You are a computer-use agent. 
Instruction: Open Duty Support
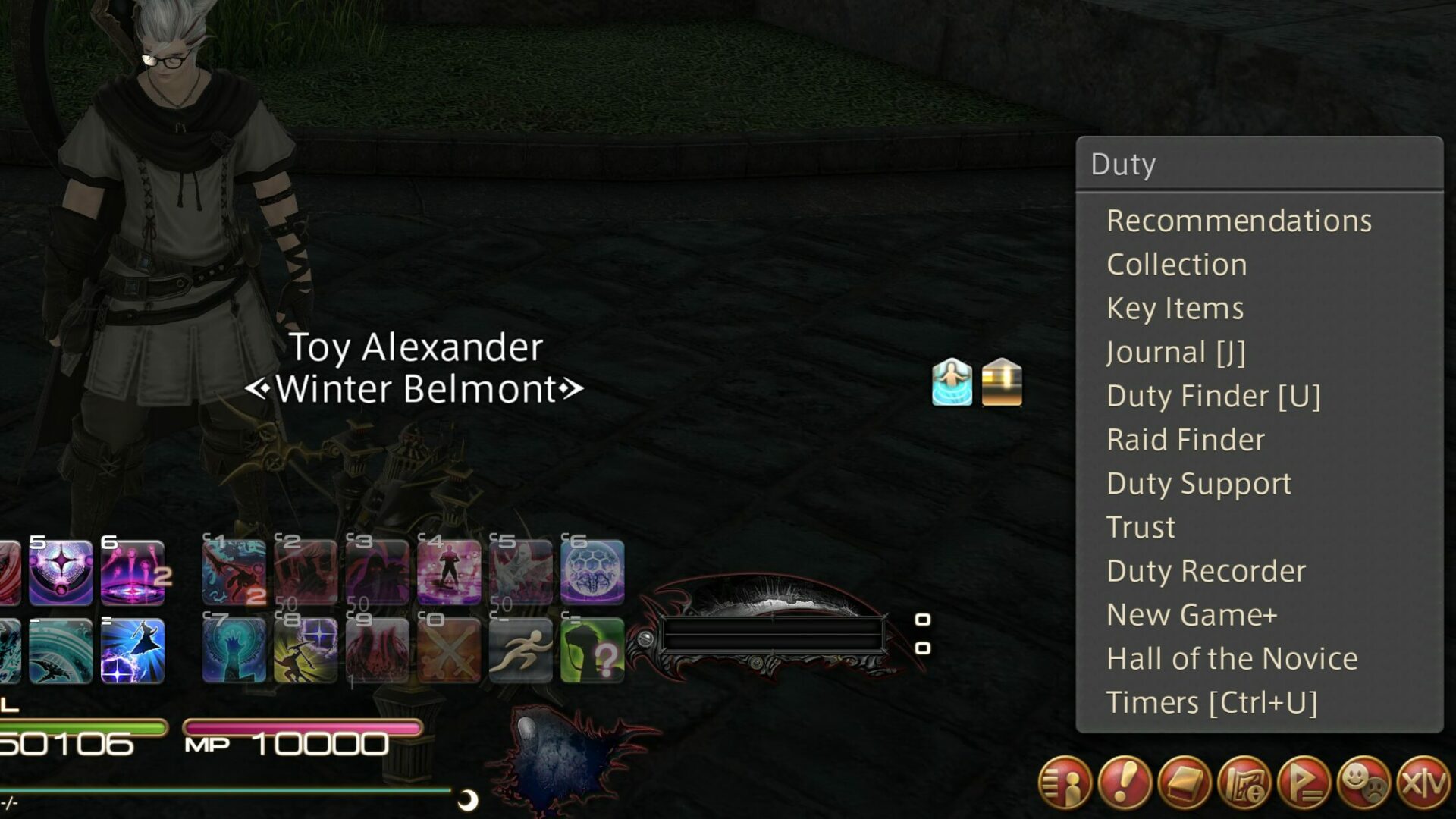[x=1198, y=482]
